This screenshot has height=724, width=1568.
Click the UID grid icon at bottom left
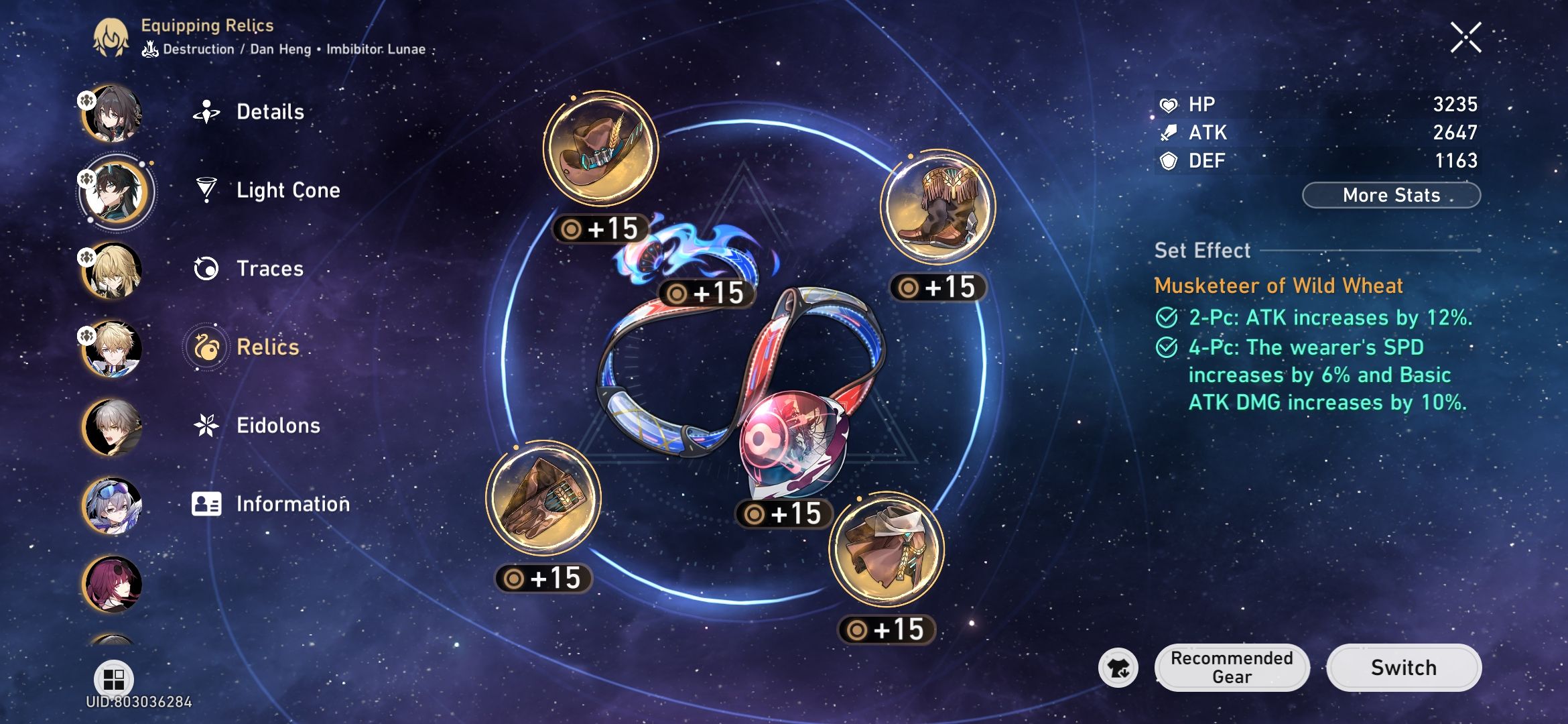tap(115, 679)
